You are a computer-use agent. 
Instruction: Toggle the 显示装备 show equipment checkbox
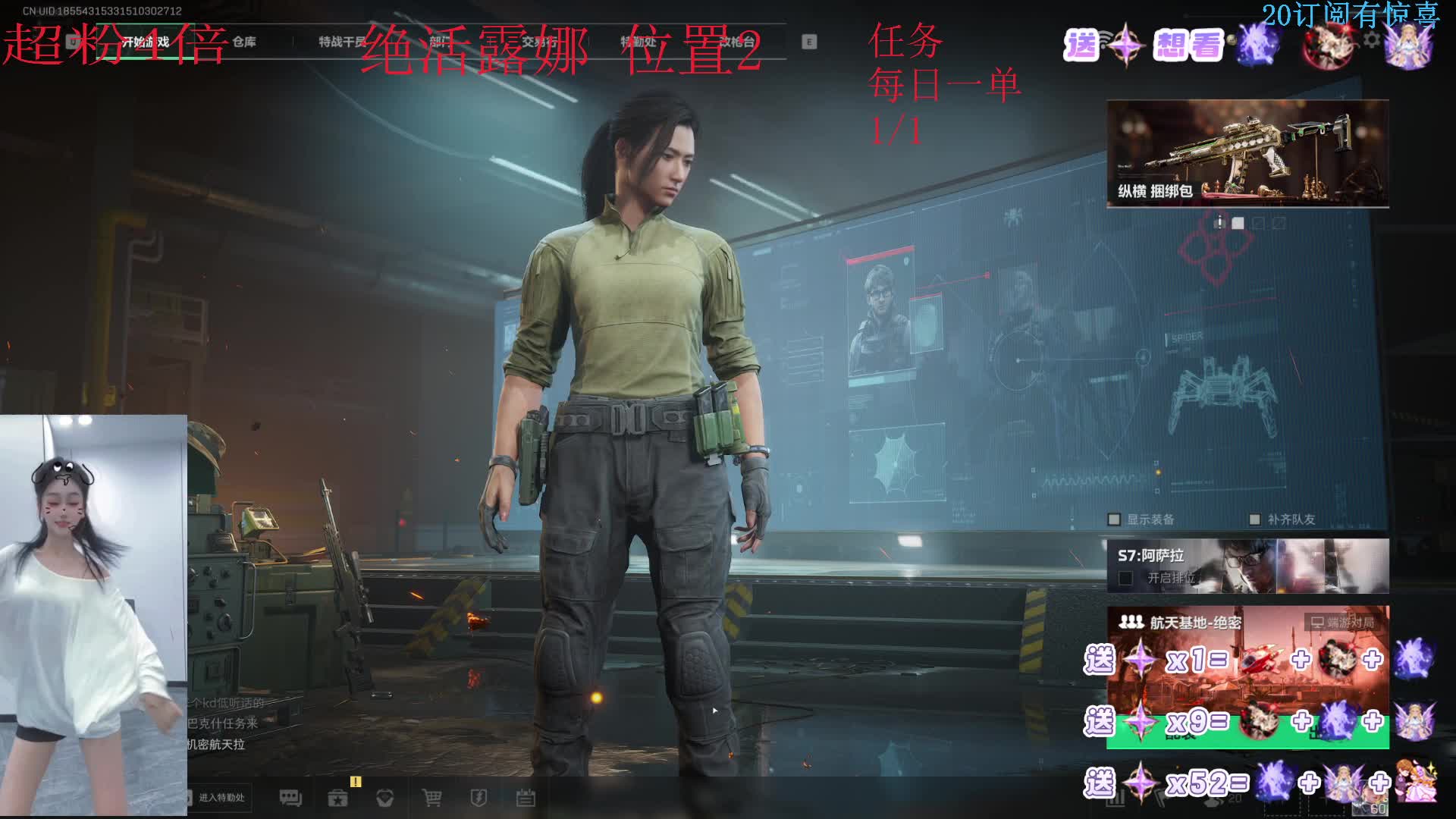[1114, 519]
